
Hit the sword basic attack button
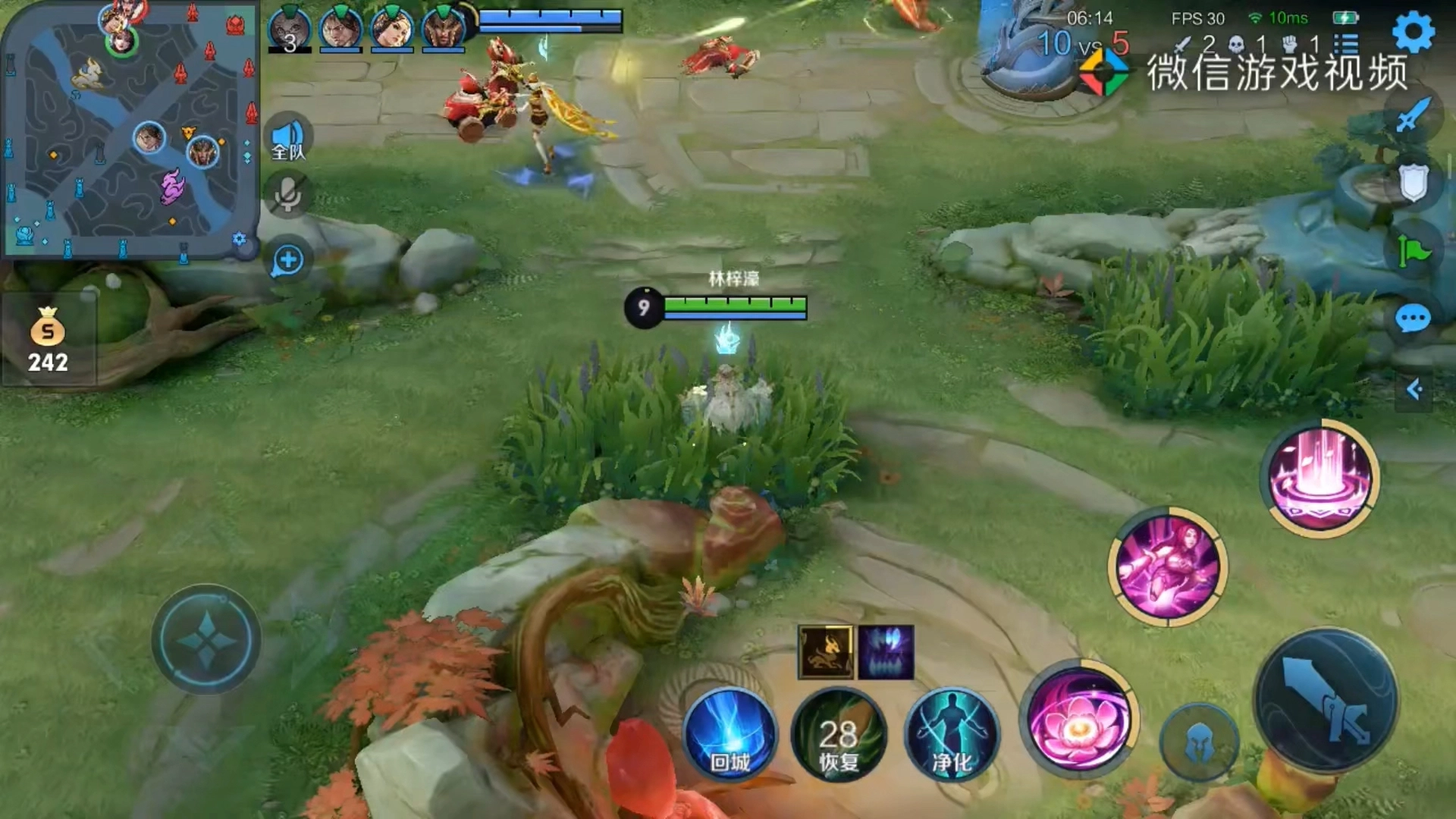(1327, 701)
